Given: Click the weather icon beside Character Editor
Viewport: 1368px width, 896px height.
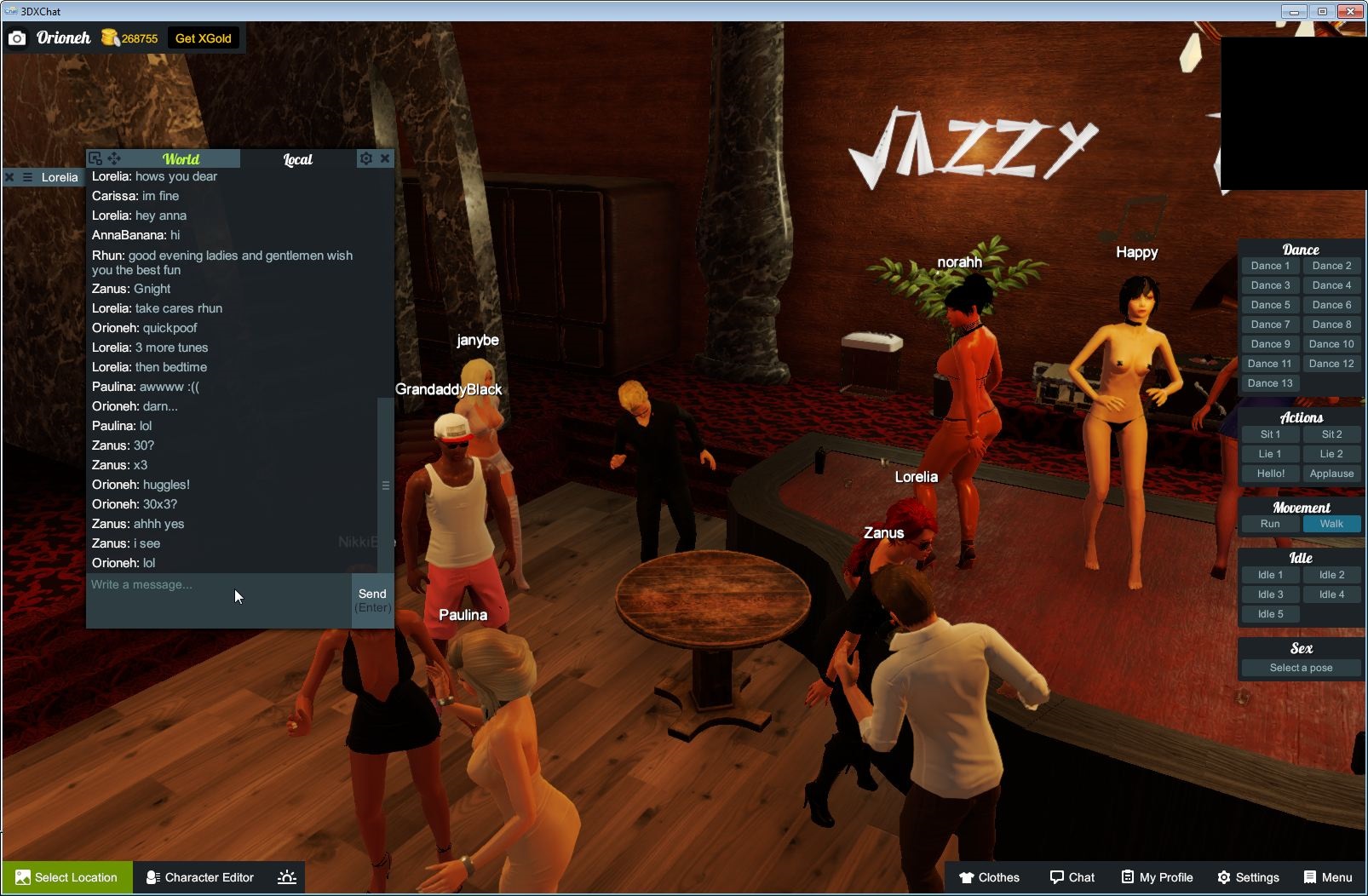Looking at the screenshot, I should click(287, 877).
